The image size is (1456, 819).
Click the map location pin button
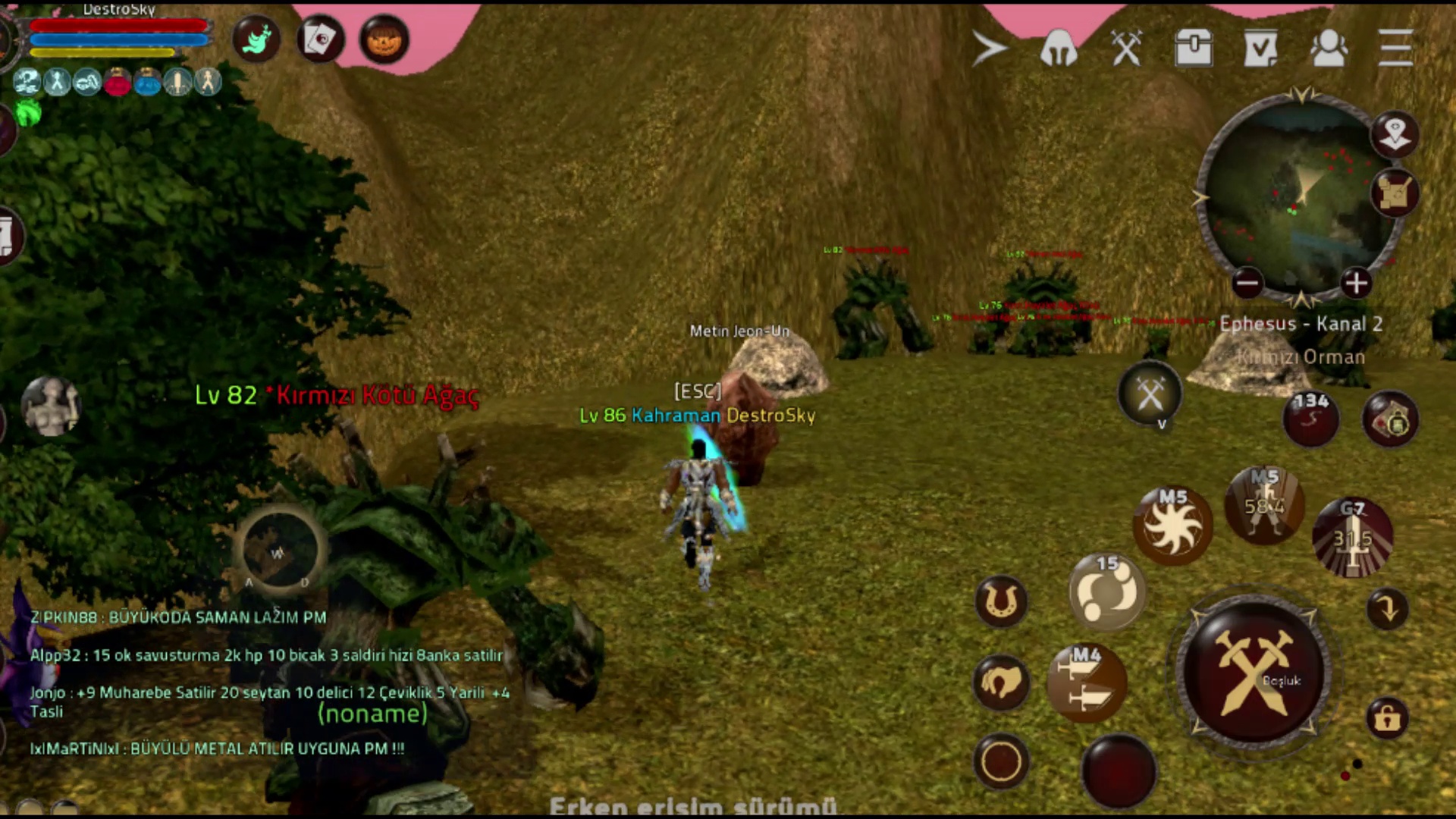1394,135
